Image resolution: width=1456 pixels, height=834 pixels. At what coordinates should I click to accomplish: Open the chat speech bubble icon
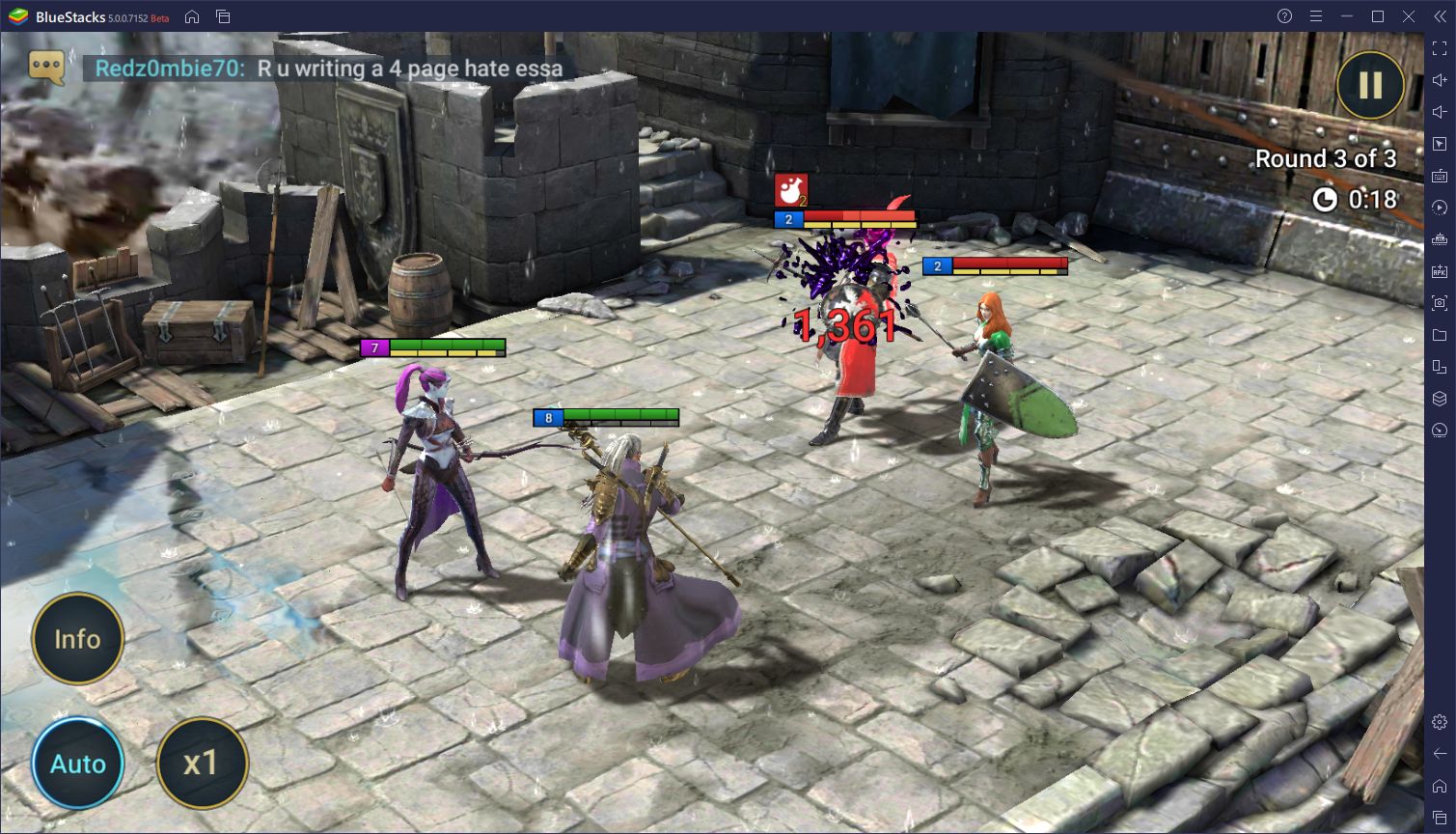point(46,67)
